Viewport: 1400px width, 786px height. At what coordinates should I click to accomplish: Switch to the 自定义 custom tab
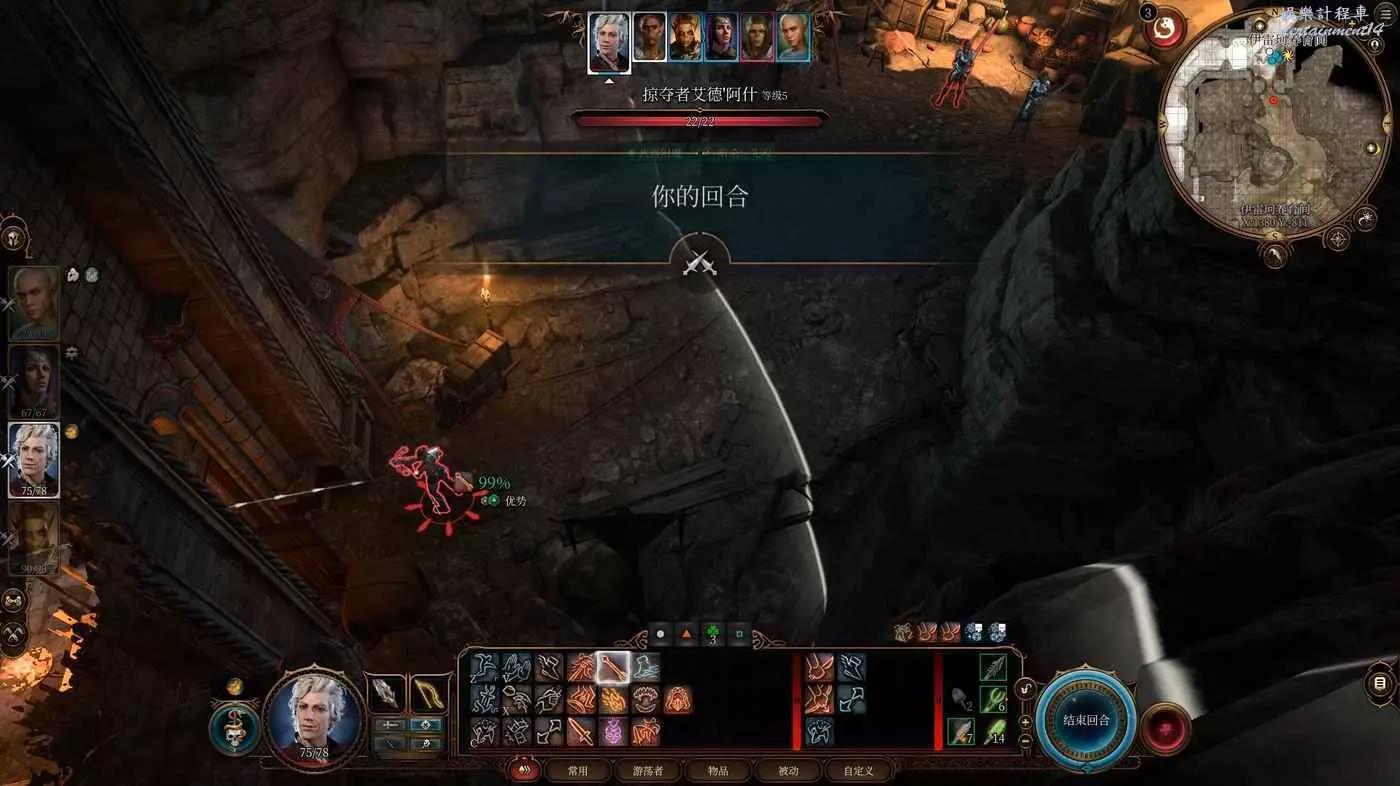point(858,771)
